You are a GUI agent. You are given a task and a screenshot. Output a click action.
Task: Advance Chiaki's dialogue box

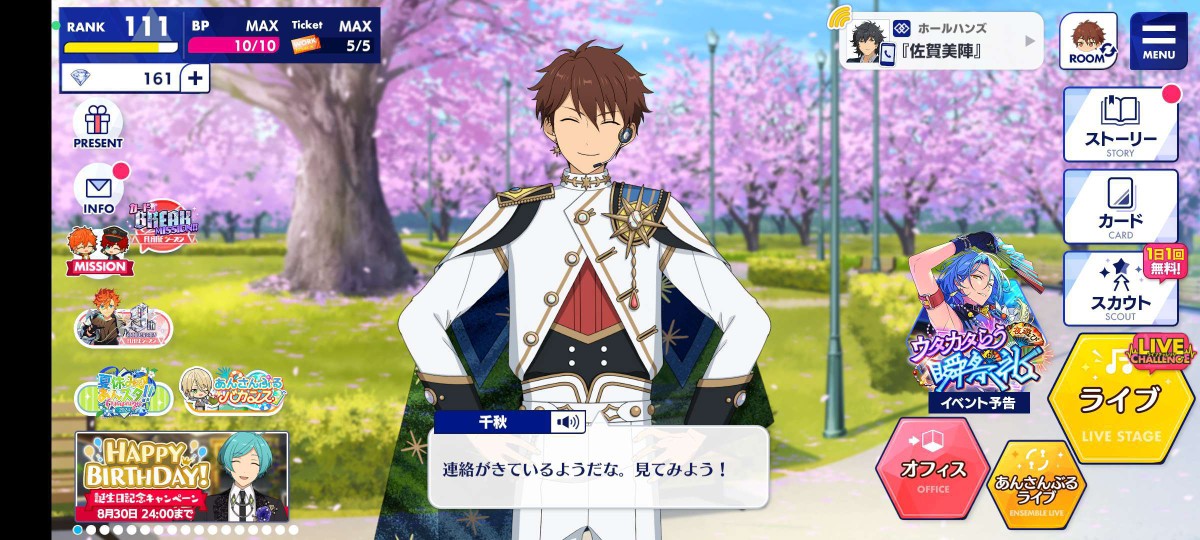(598, 468)
